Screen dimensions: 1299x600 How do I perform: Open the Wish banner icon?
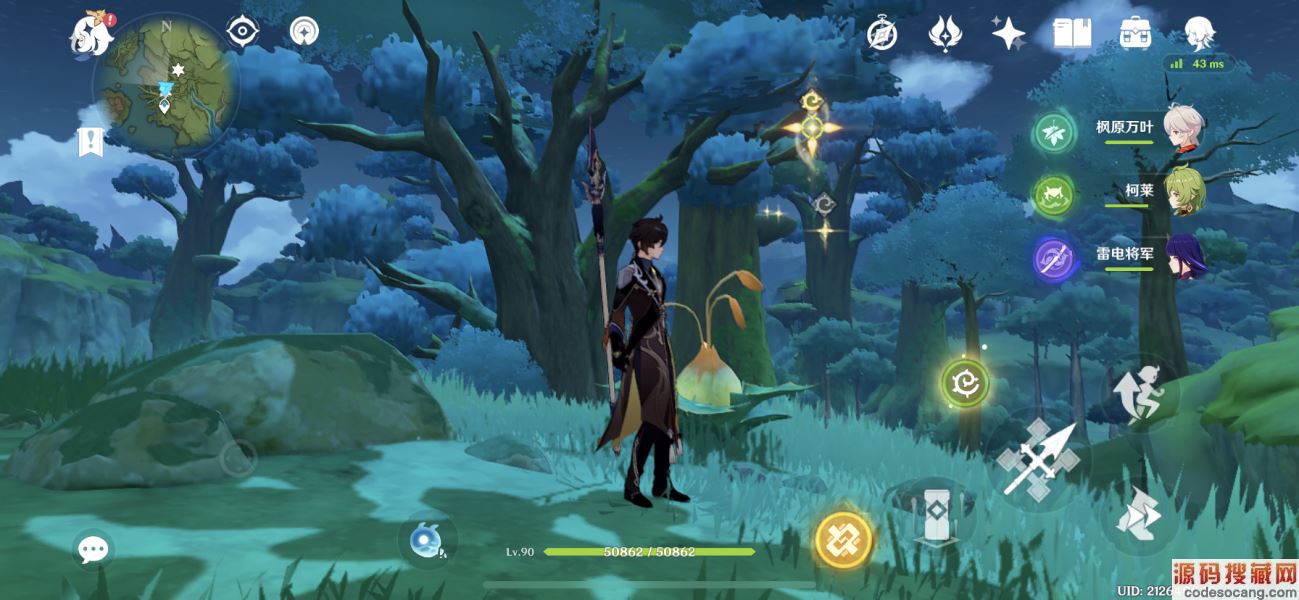[944, 34]
